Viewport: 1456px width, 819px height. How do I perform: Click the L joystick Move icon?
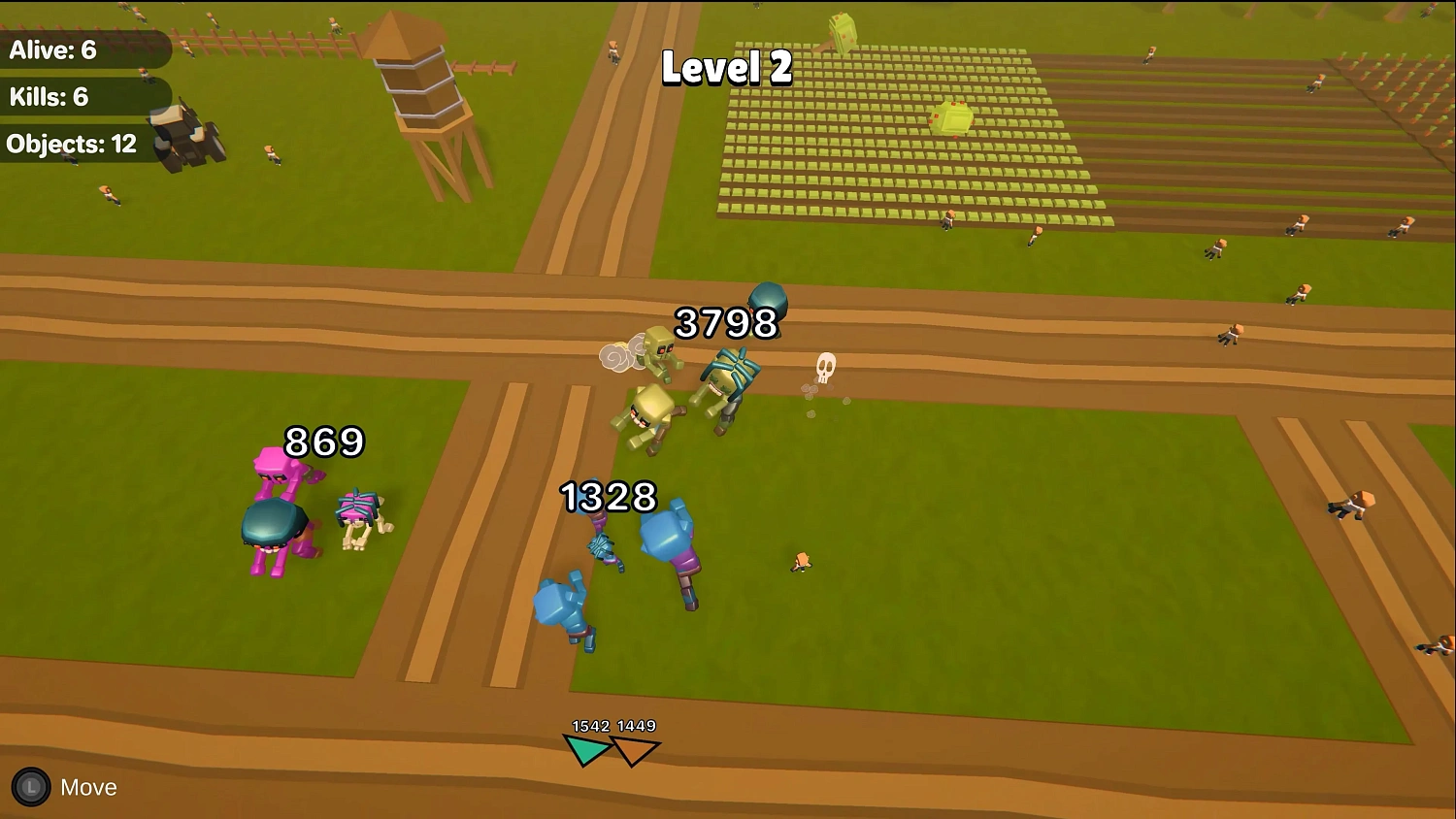[x=29, y=787]
